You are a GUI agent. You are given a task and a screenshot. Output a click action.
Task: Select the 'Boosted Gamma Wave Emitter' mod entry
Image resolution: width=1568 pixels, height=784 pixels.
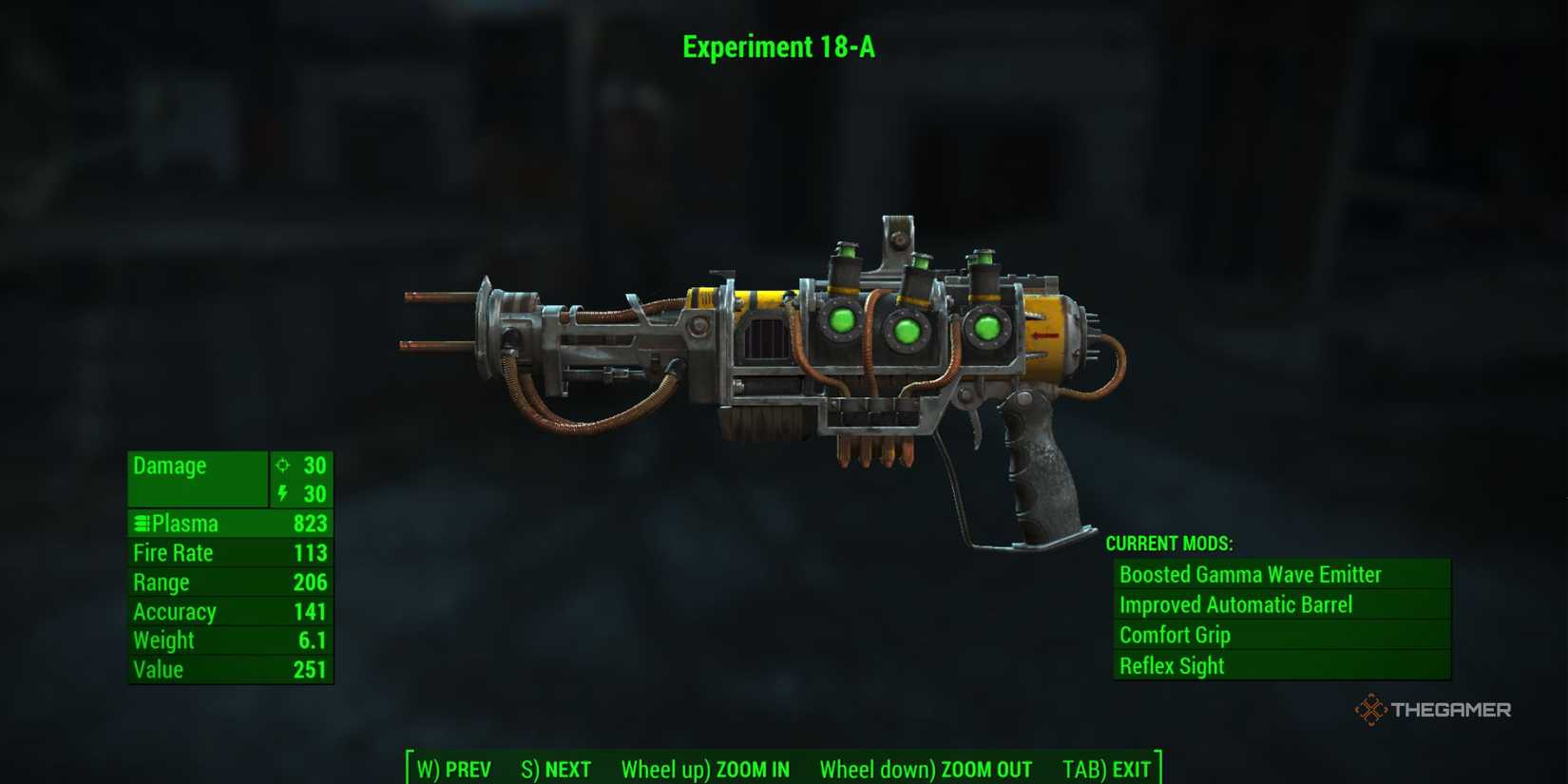(x=1252, y=574)
